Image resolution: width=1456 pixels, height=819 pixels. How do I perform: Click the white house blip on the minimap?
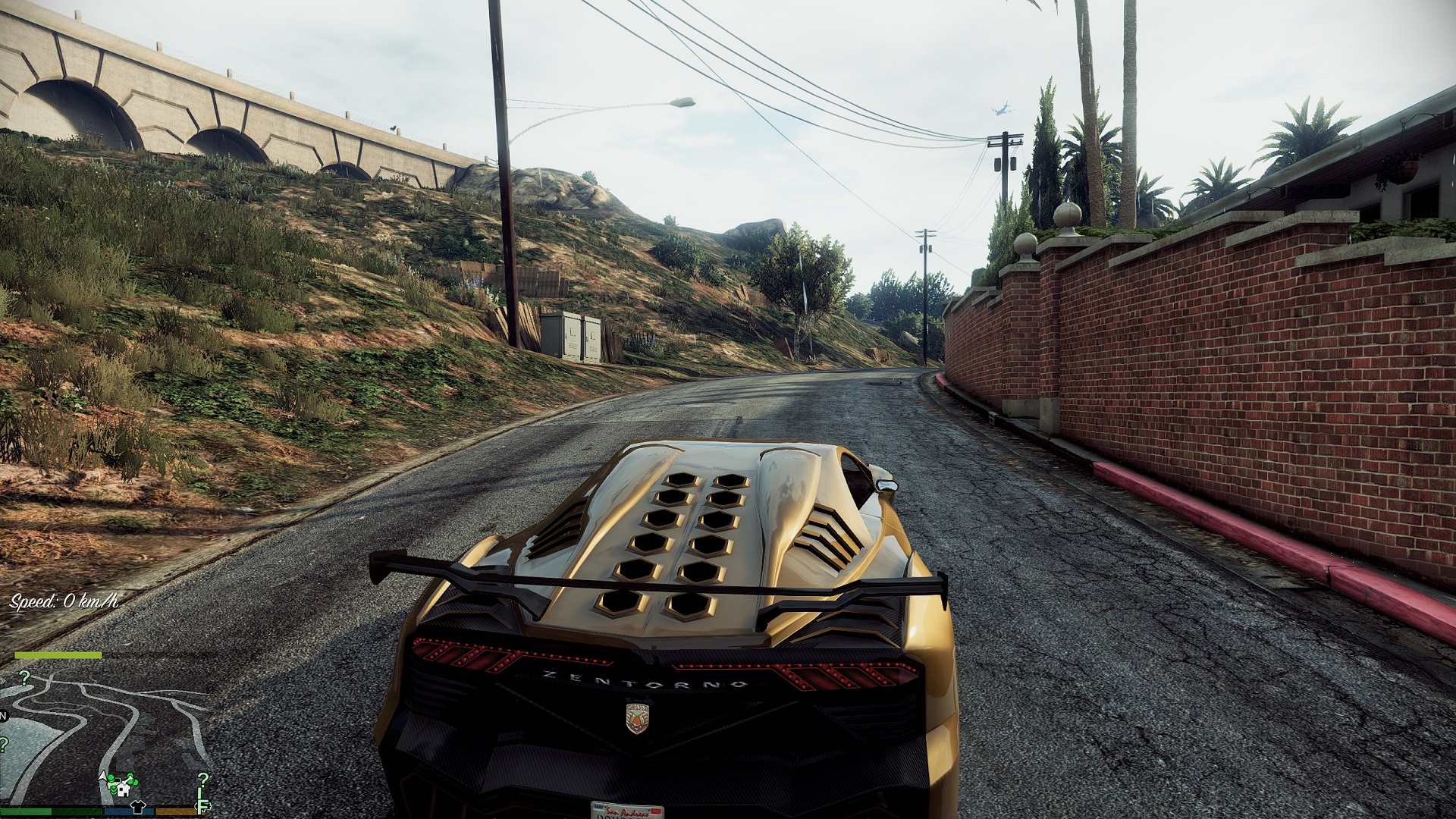[123, 791]
